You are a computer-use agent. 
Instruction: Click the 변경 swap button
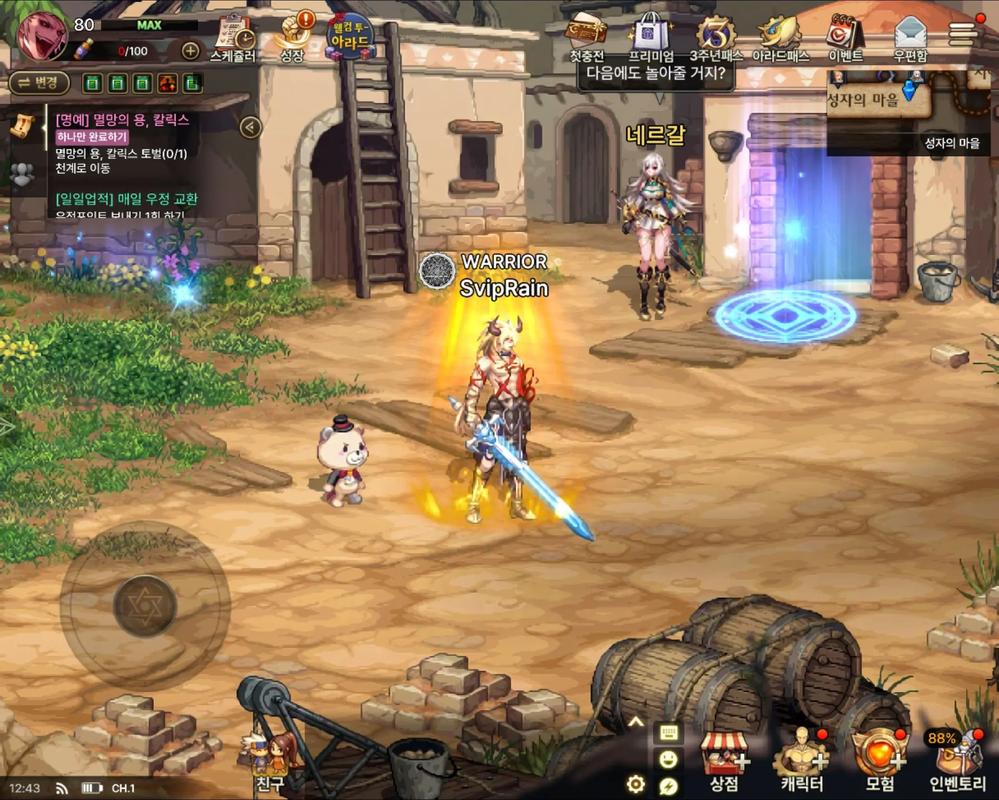(x=38, y=83)
